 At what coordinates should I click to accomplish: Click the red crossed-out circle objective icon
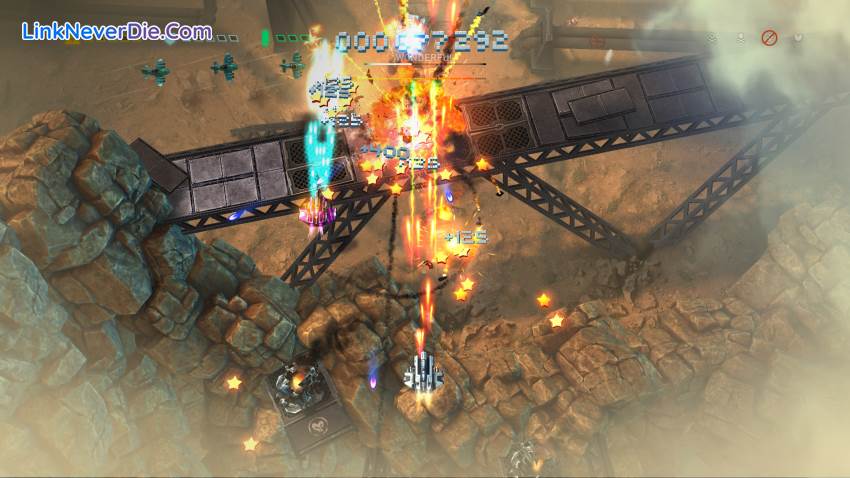tap(769, 38)
